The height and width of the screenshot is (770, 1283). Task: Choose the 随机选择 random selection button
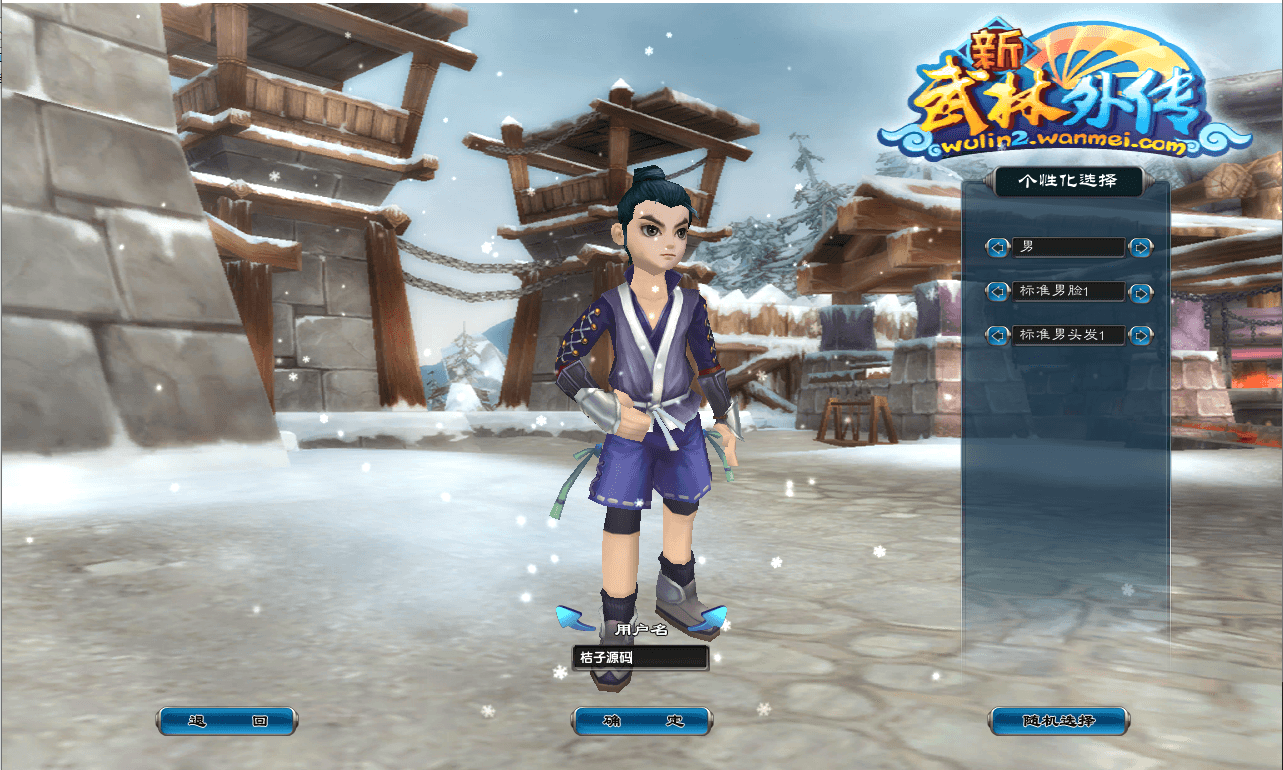1058,721
